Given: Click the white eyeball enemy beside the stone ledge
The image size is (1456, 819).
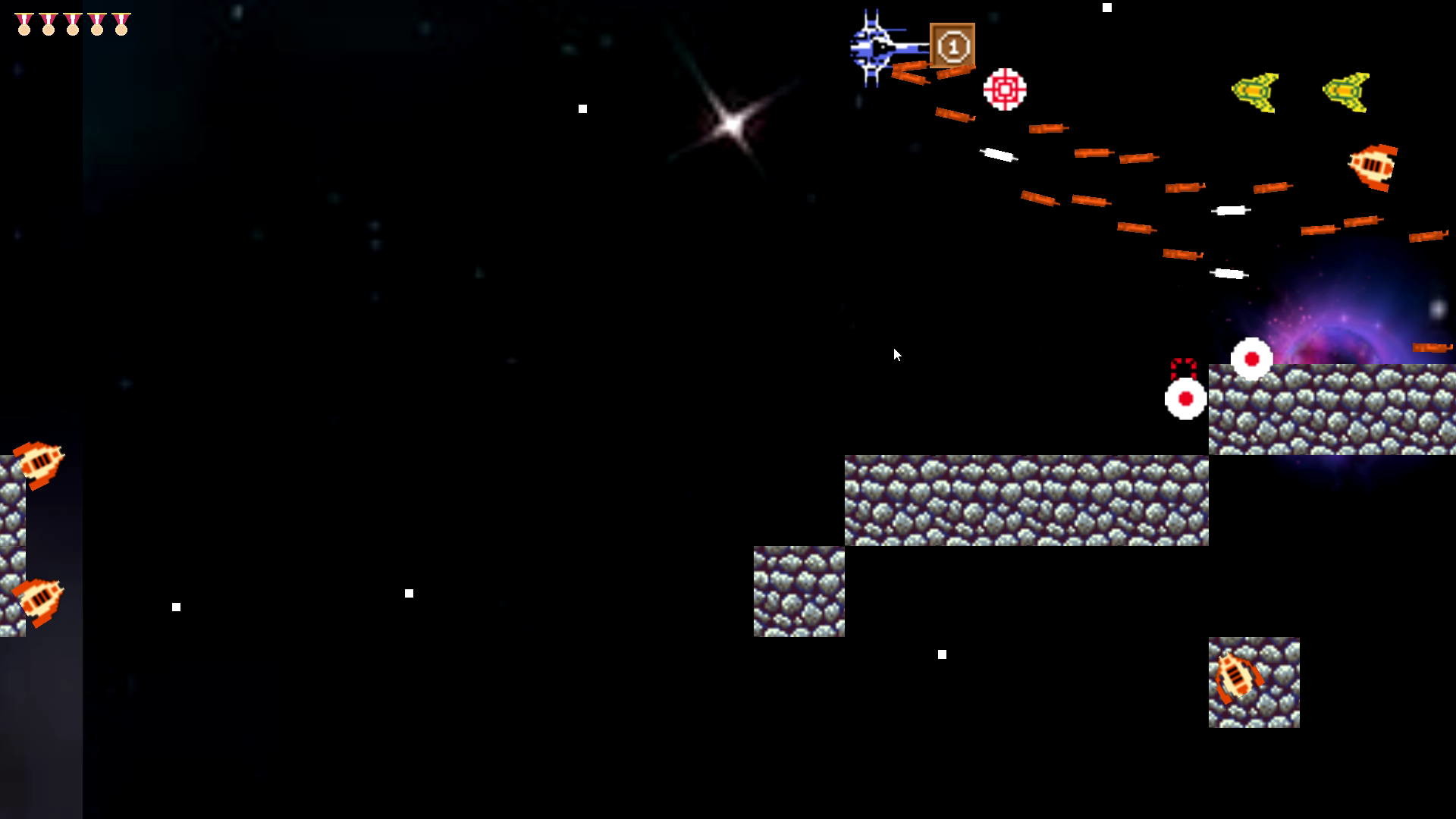Looking at the screenshot, I should coord(1185,398).
